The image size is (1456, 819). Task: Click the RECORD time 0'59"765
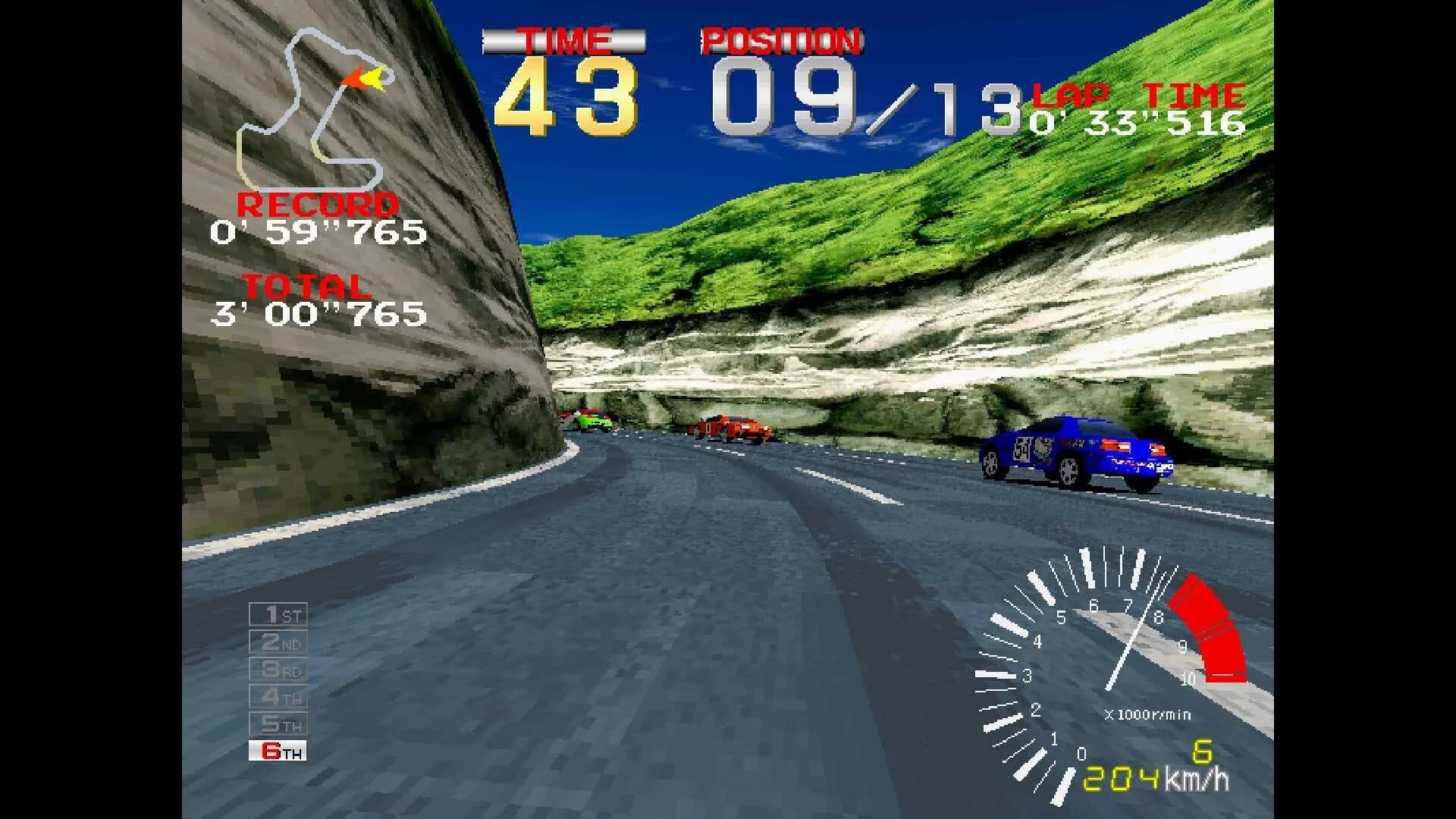click(318, 231)
